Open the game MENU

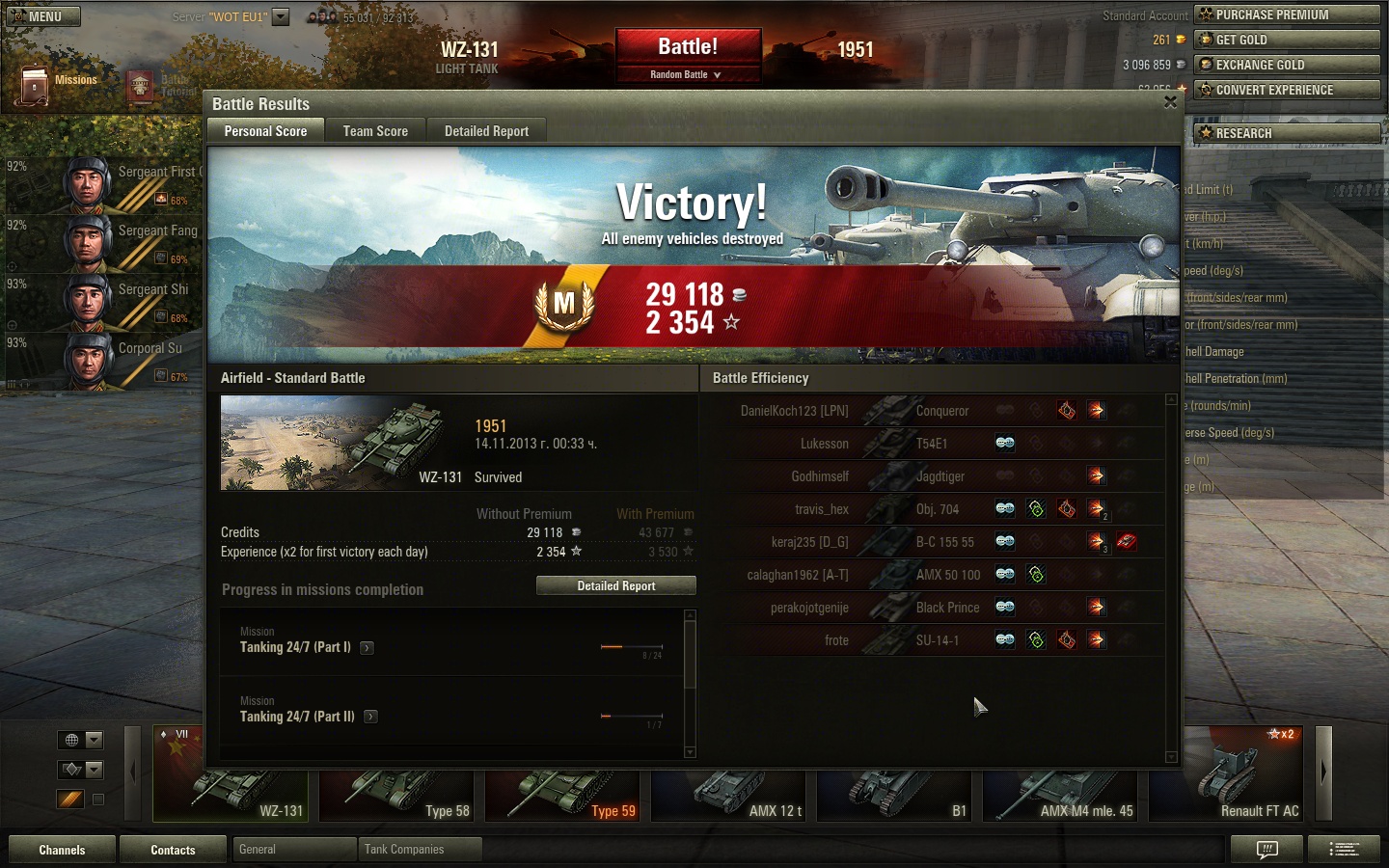point(43,16)
